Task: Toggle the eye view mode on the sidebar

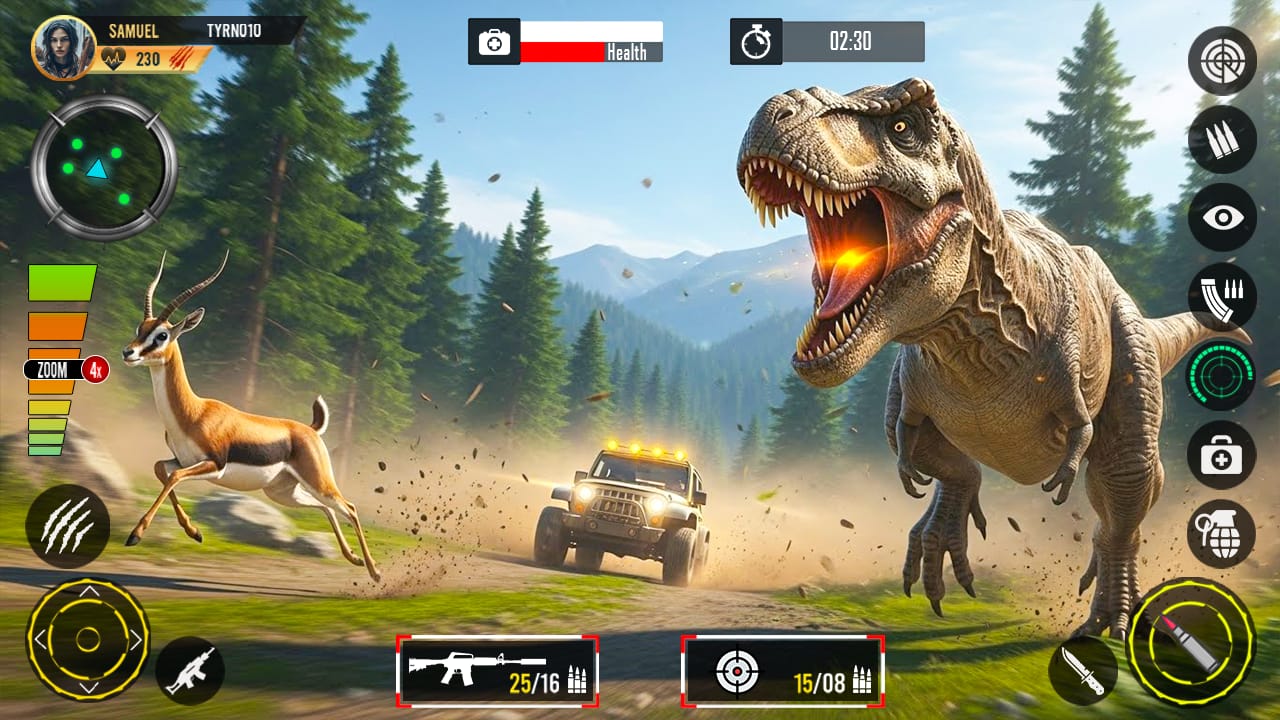Action: tap(1221, 219)
